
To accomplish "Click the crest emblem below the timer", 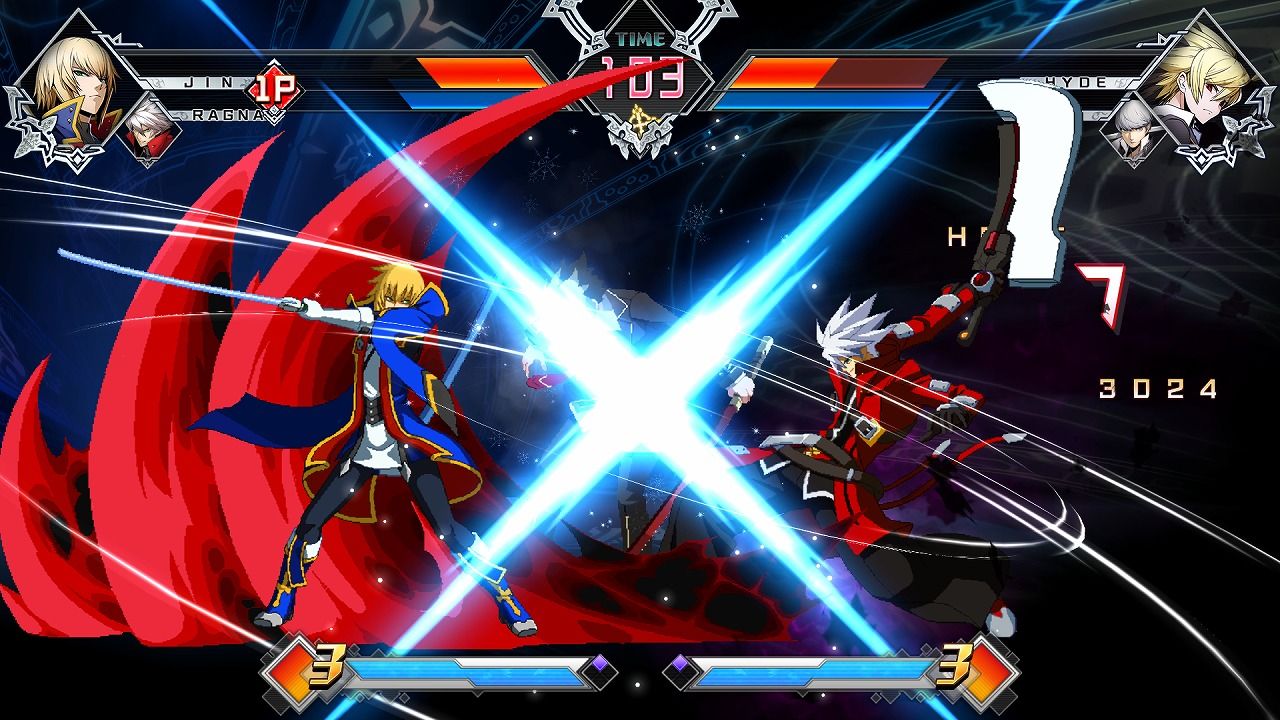I will click(x=640, y=122).
